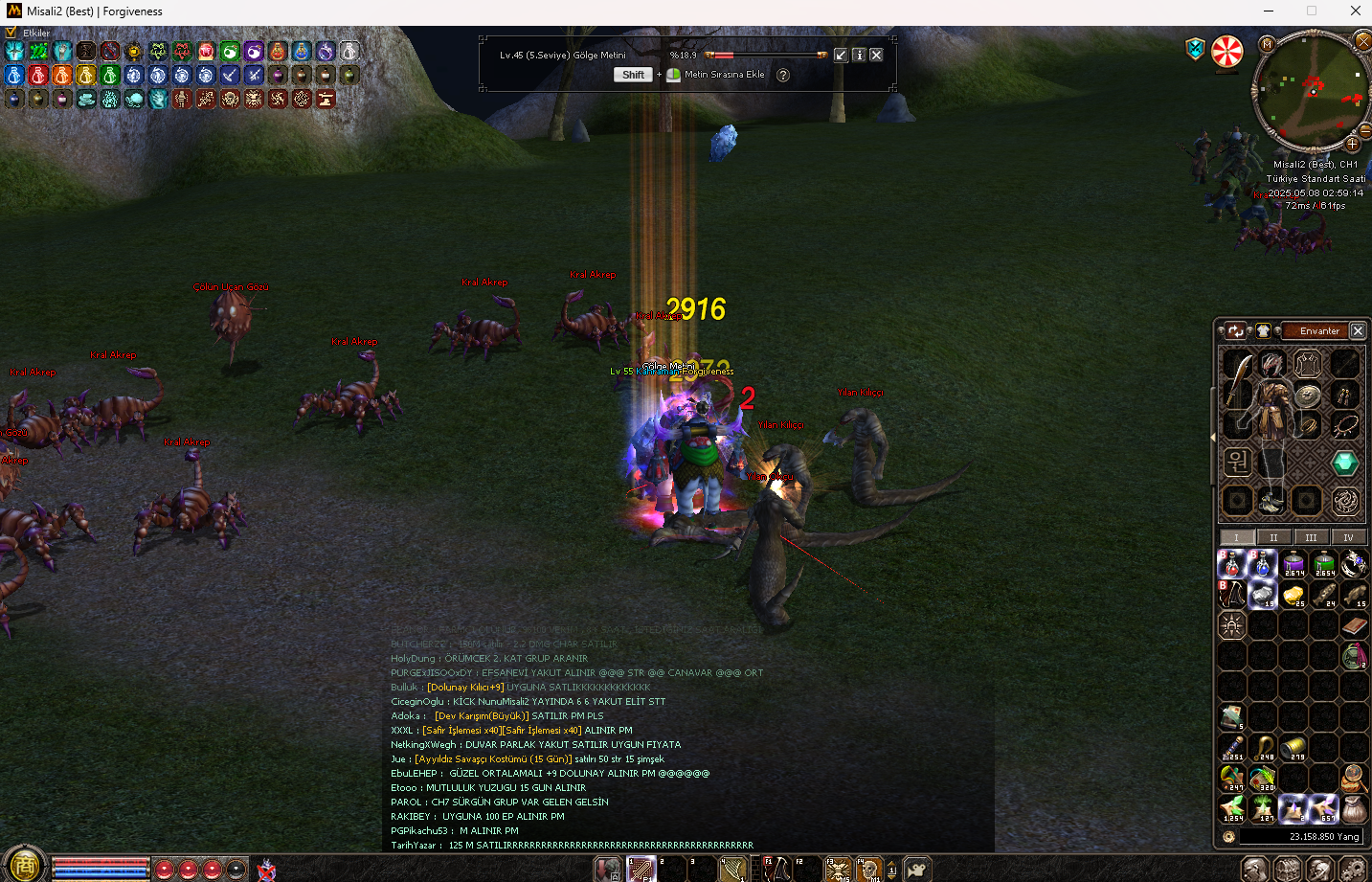
Task: Close the game window
Action: pos(1355,11)
